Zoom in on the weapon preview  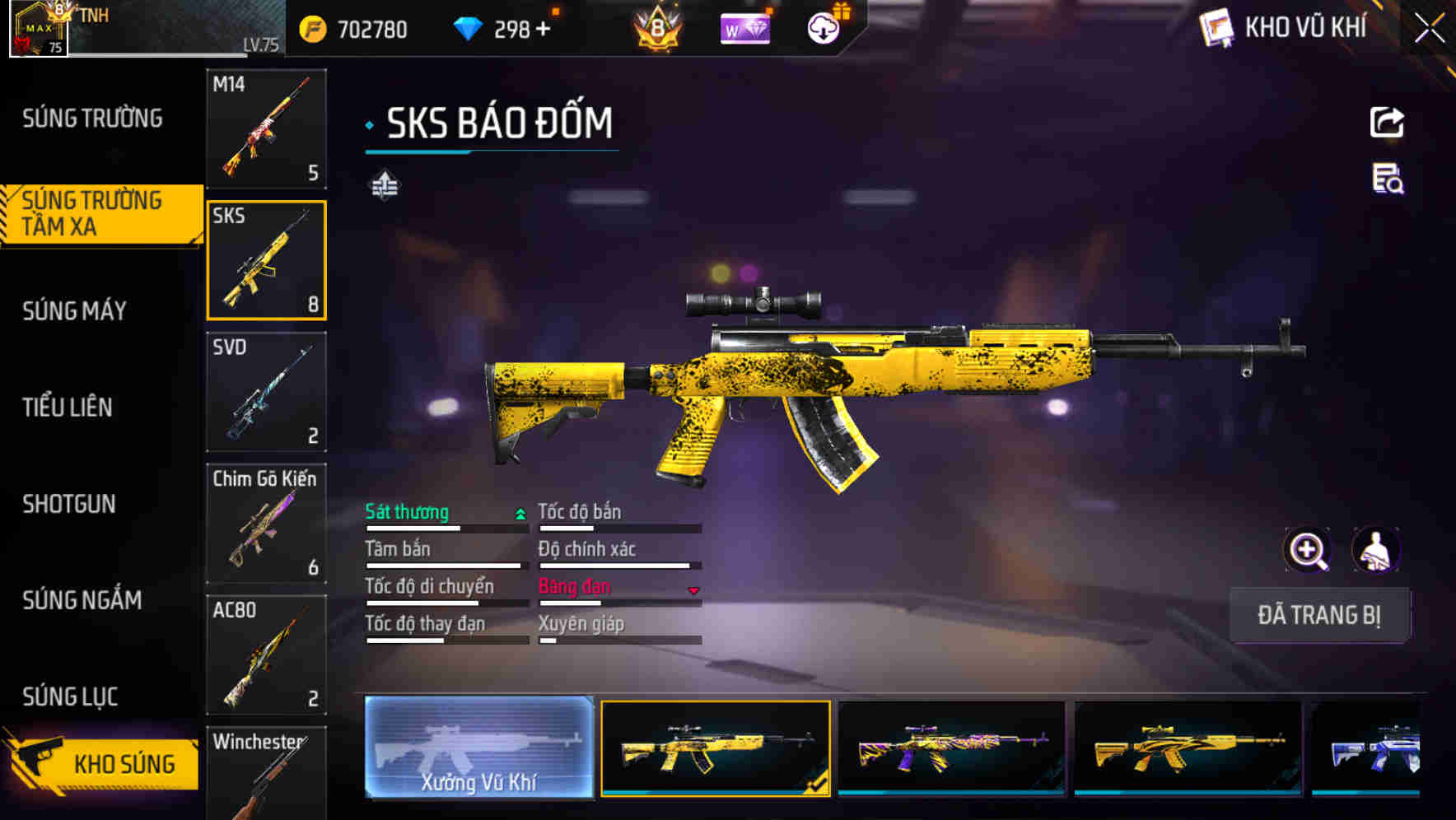point(1308,550)
